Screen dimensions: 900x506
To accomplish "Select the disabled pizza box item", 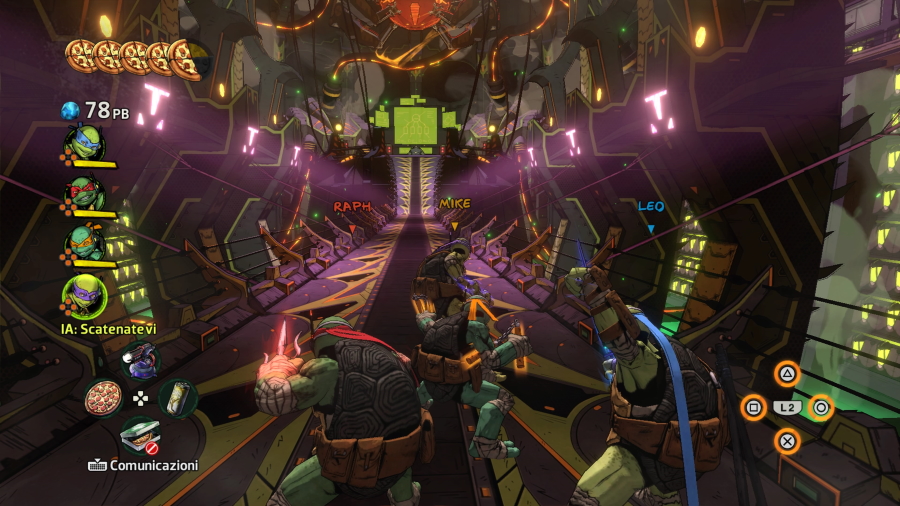I will tap(140, 436).
